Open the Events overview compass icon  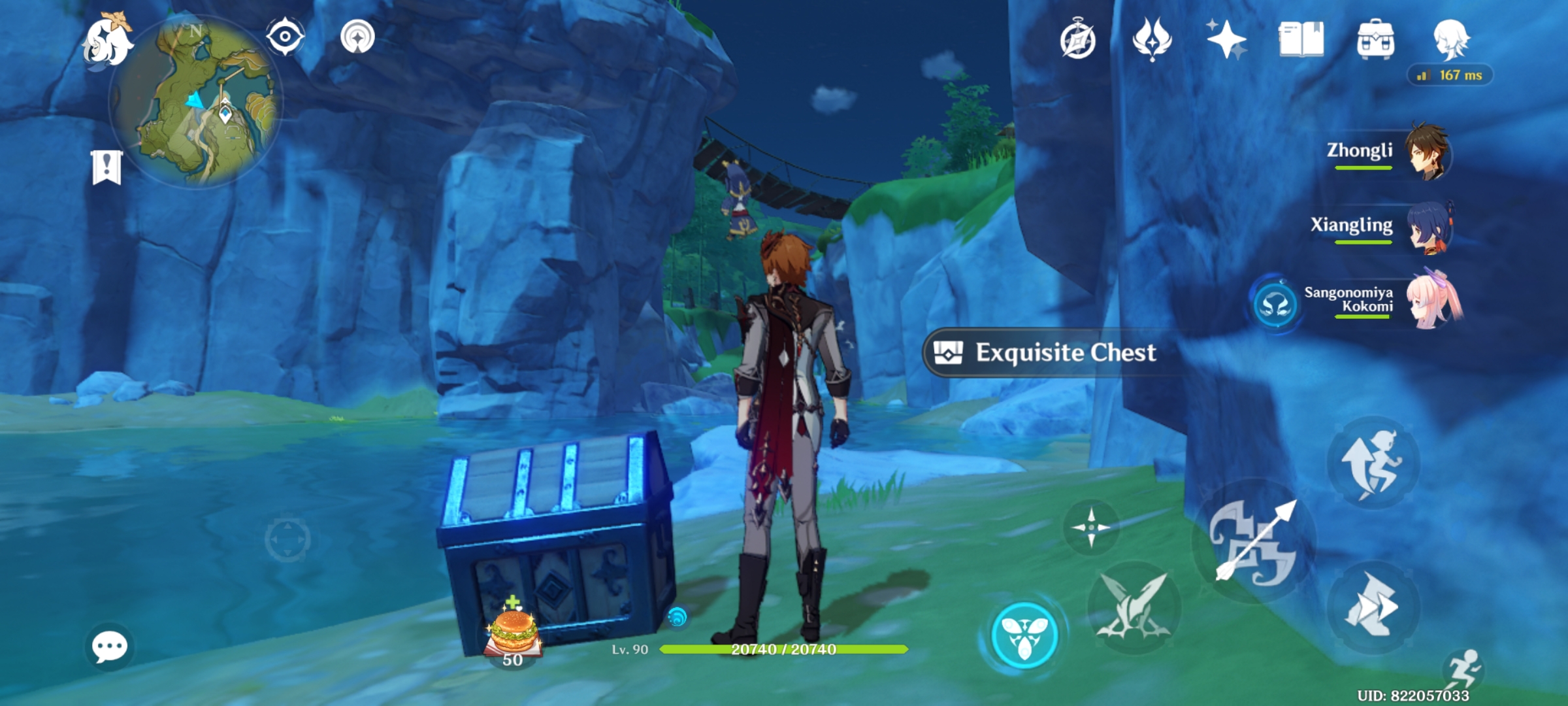tap(1079, 41)
